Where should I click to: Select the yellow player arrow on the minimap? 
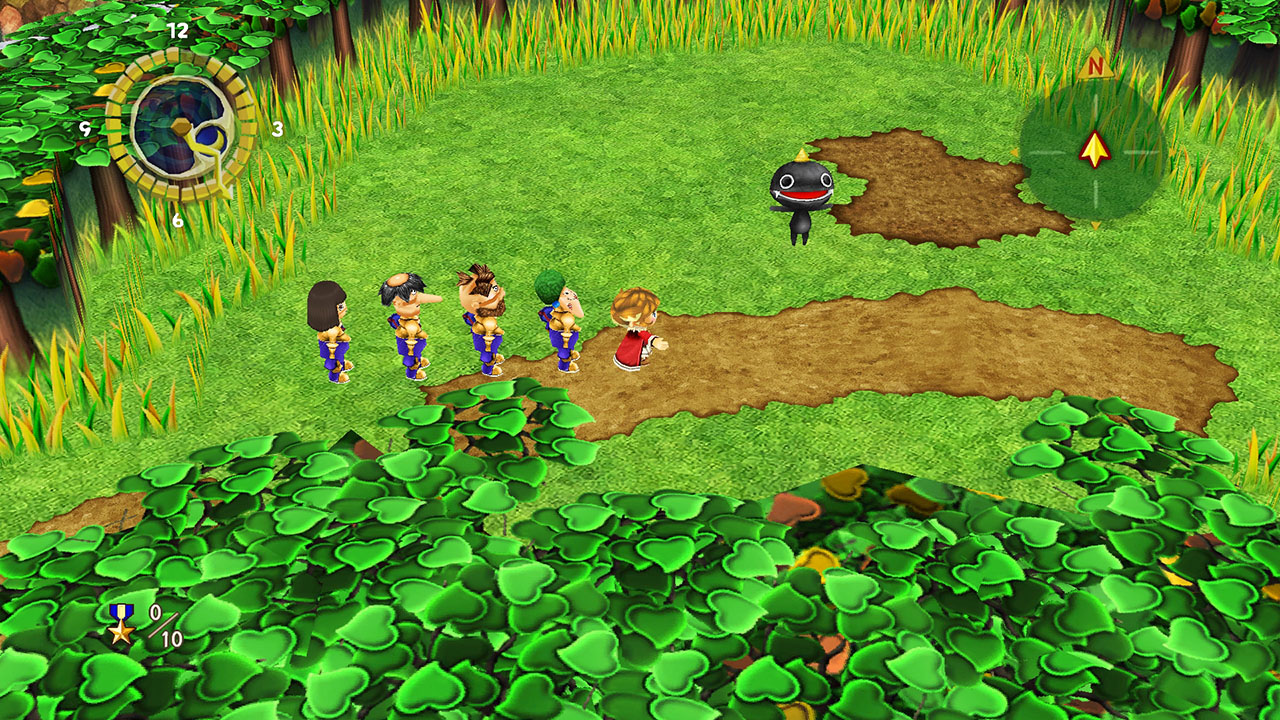click(x=1094, y=150)
